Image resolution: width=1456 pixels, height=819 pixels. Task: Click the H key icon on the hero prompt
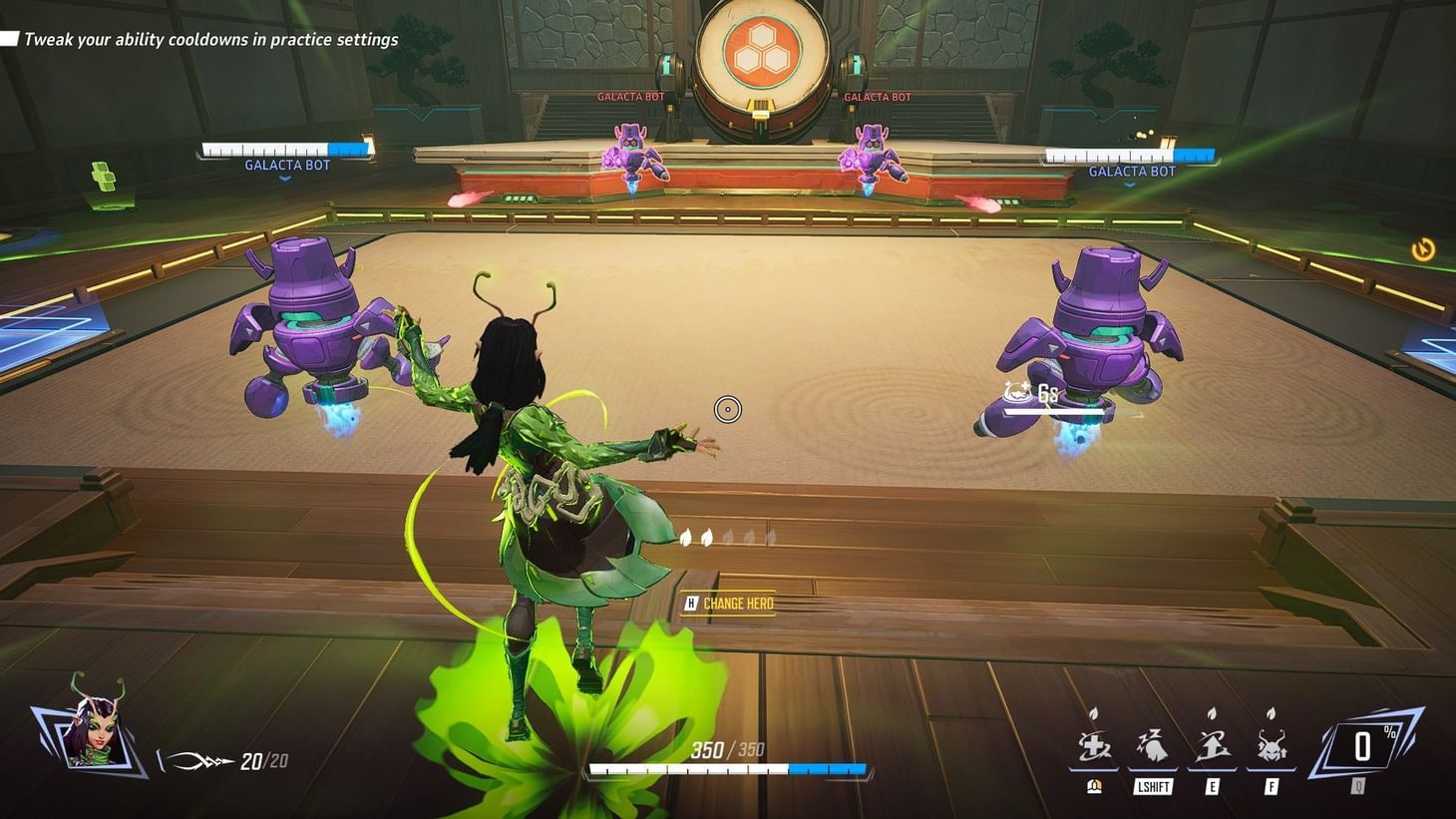click(x=689, y=603)
